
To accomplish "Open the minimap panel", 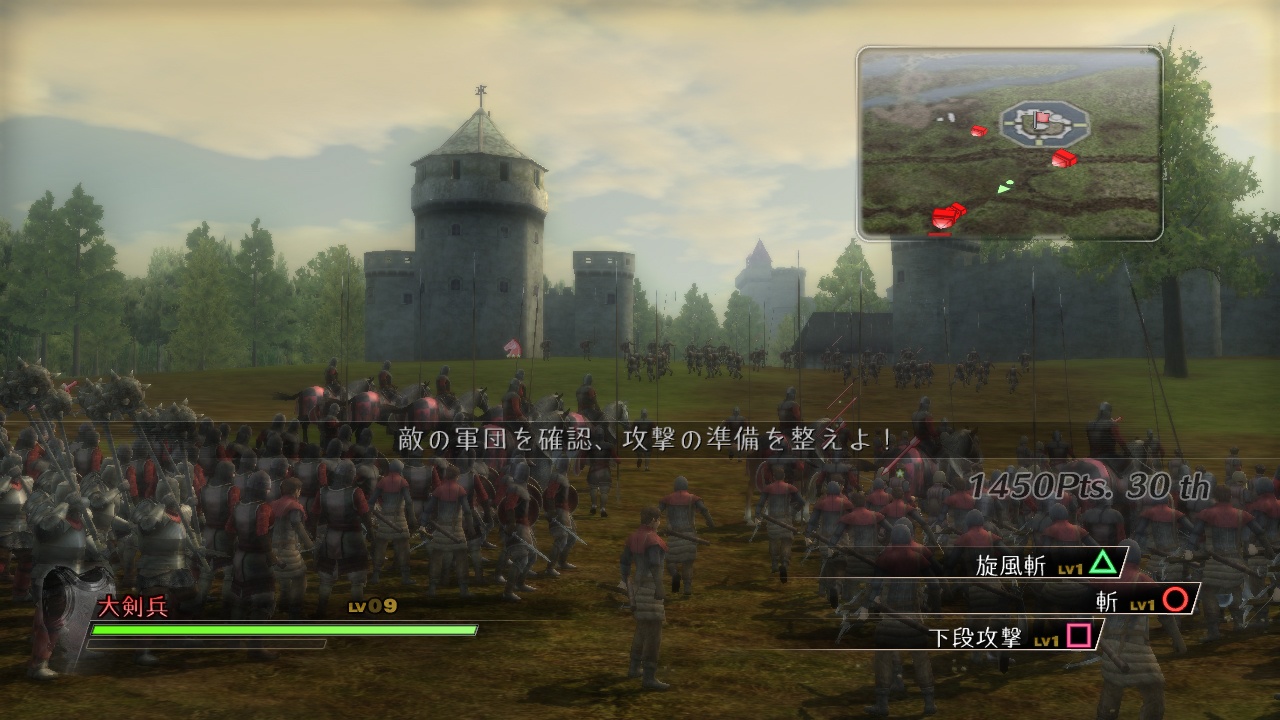I will pyautogui.click(x=1010, y=140).
